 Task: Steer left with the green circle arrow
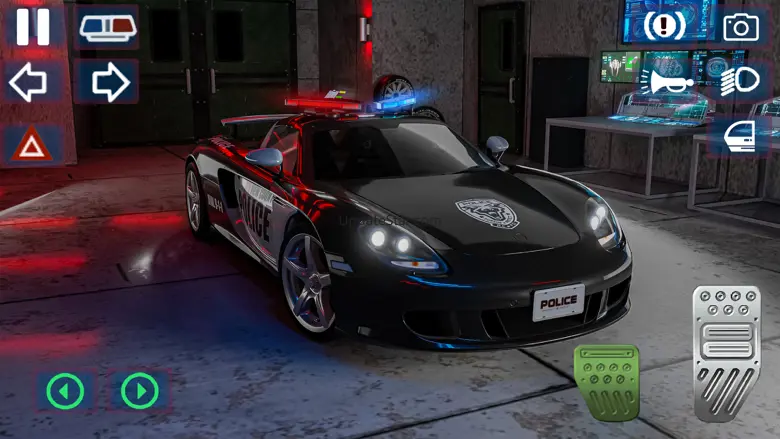pos(65,390)
